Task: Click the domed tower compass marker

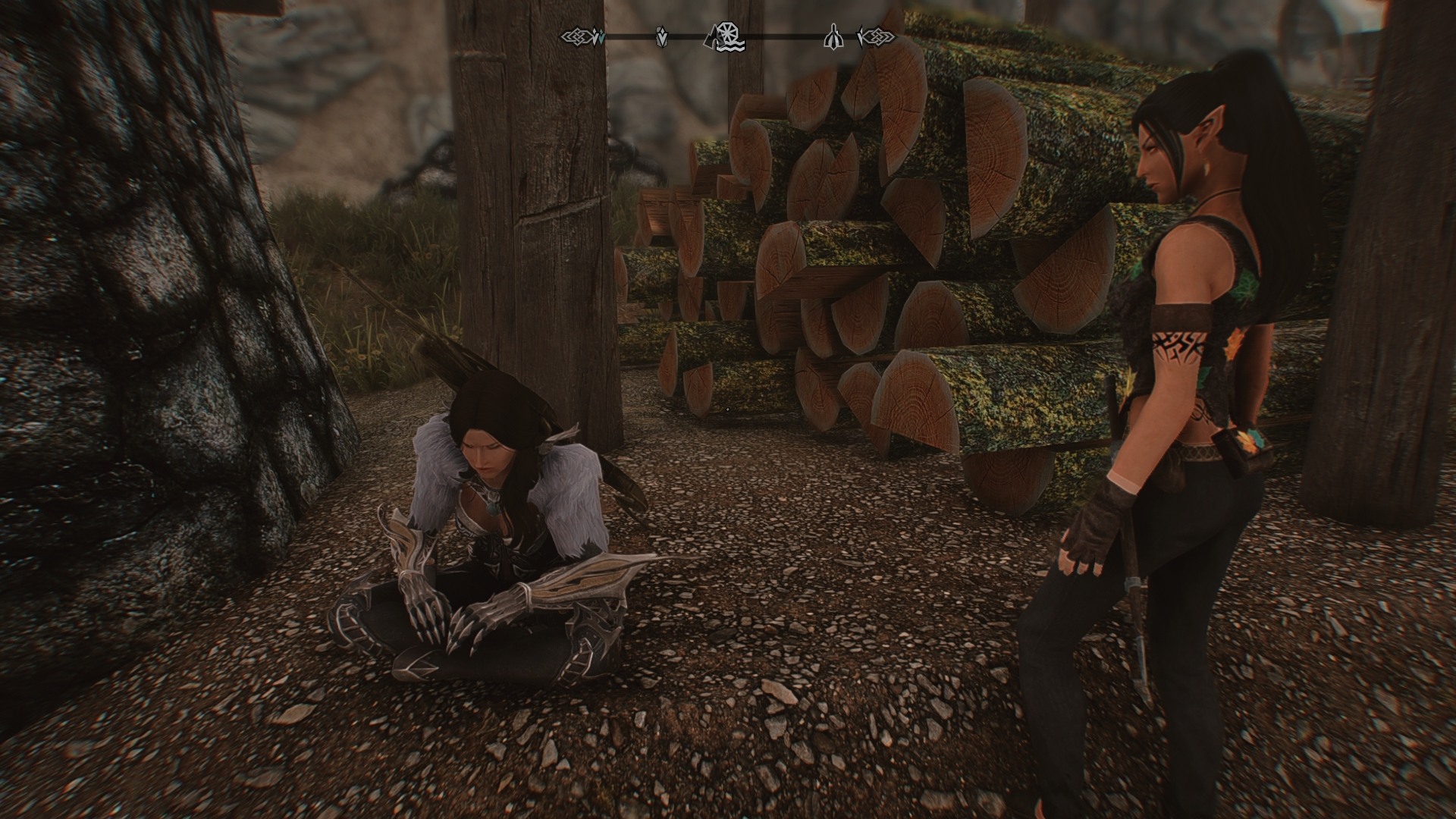Action: 833,36
